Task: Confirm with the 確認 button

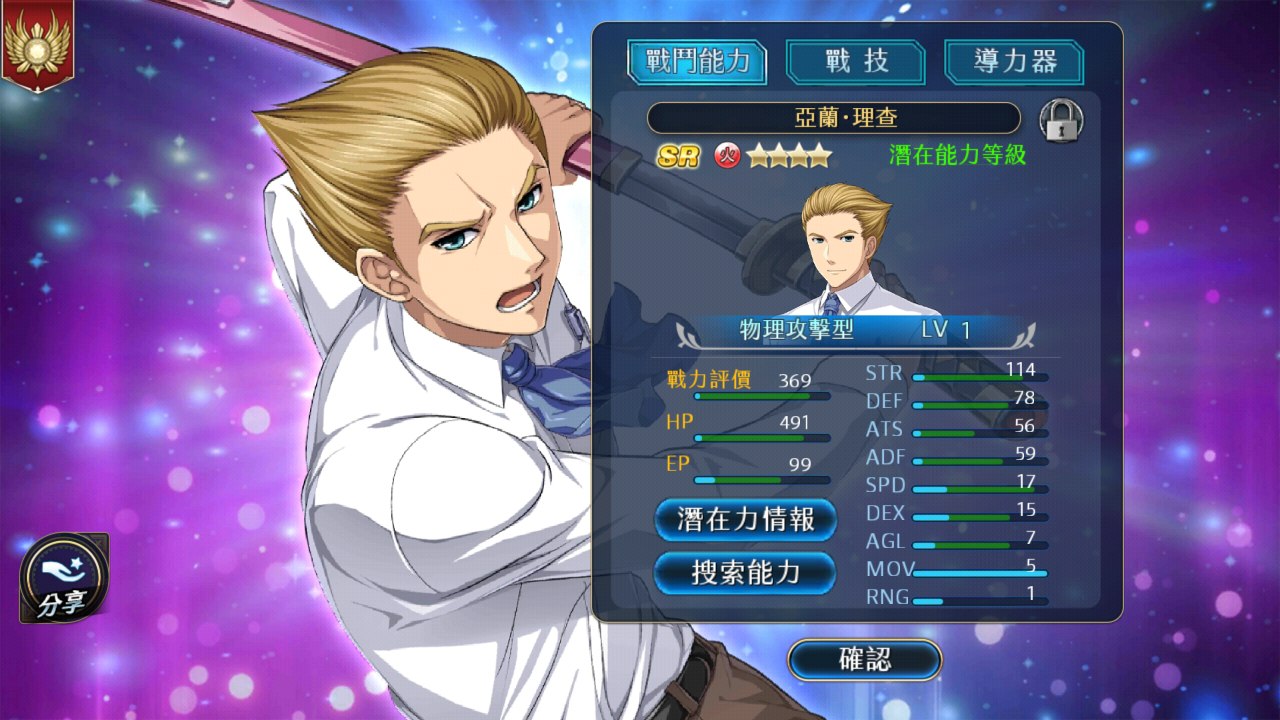Action: (865, 660)
